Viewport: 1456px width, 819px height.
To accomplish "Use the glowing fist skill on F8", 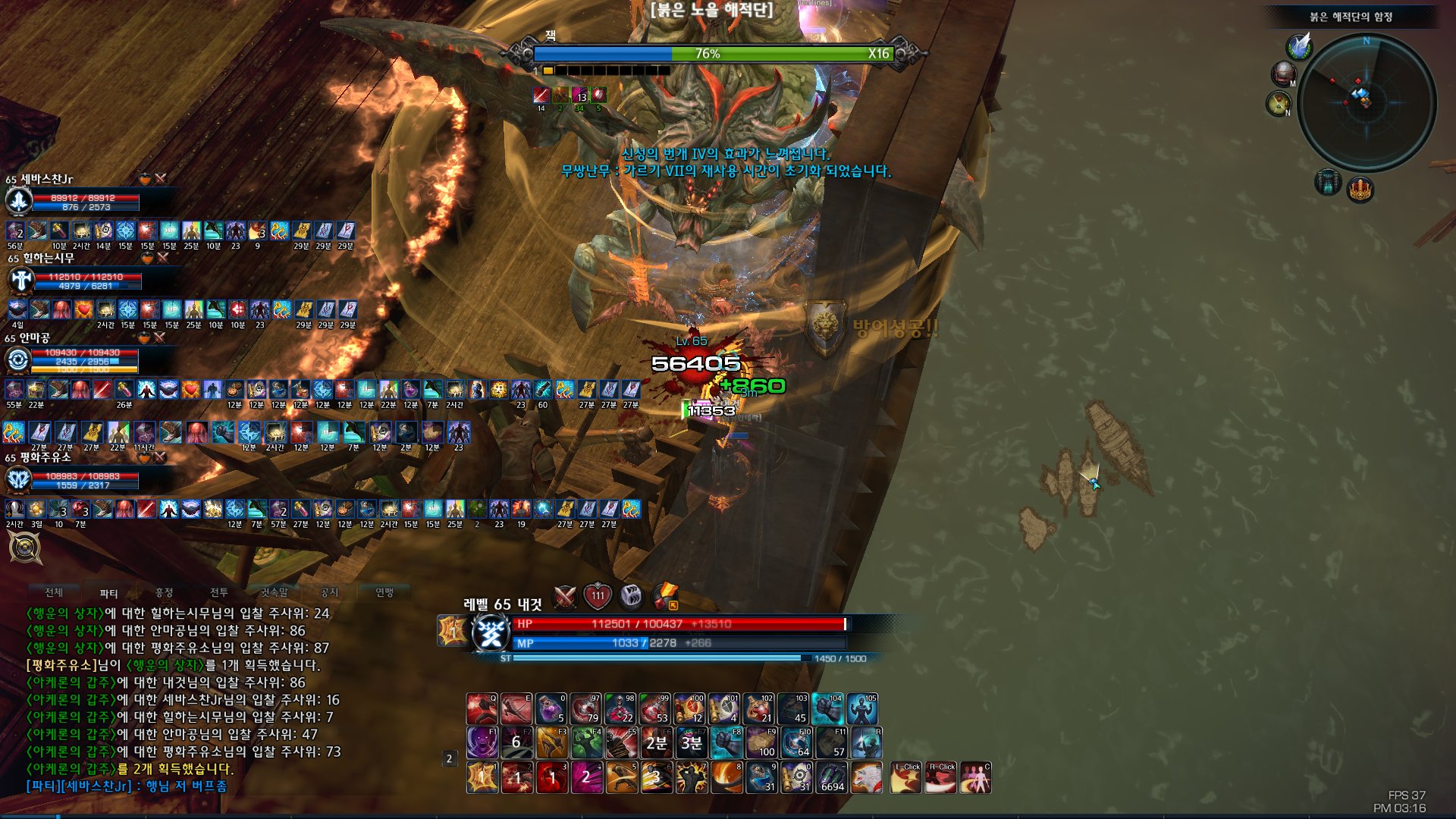I will pyautogui.click(x=726, y=743).
